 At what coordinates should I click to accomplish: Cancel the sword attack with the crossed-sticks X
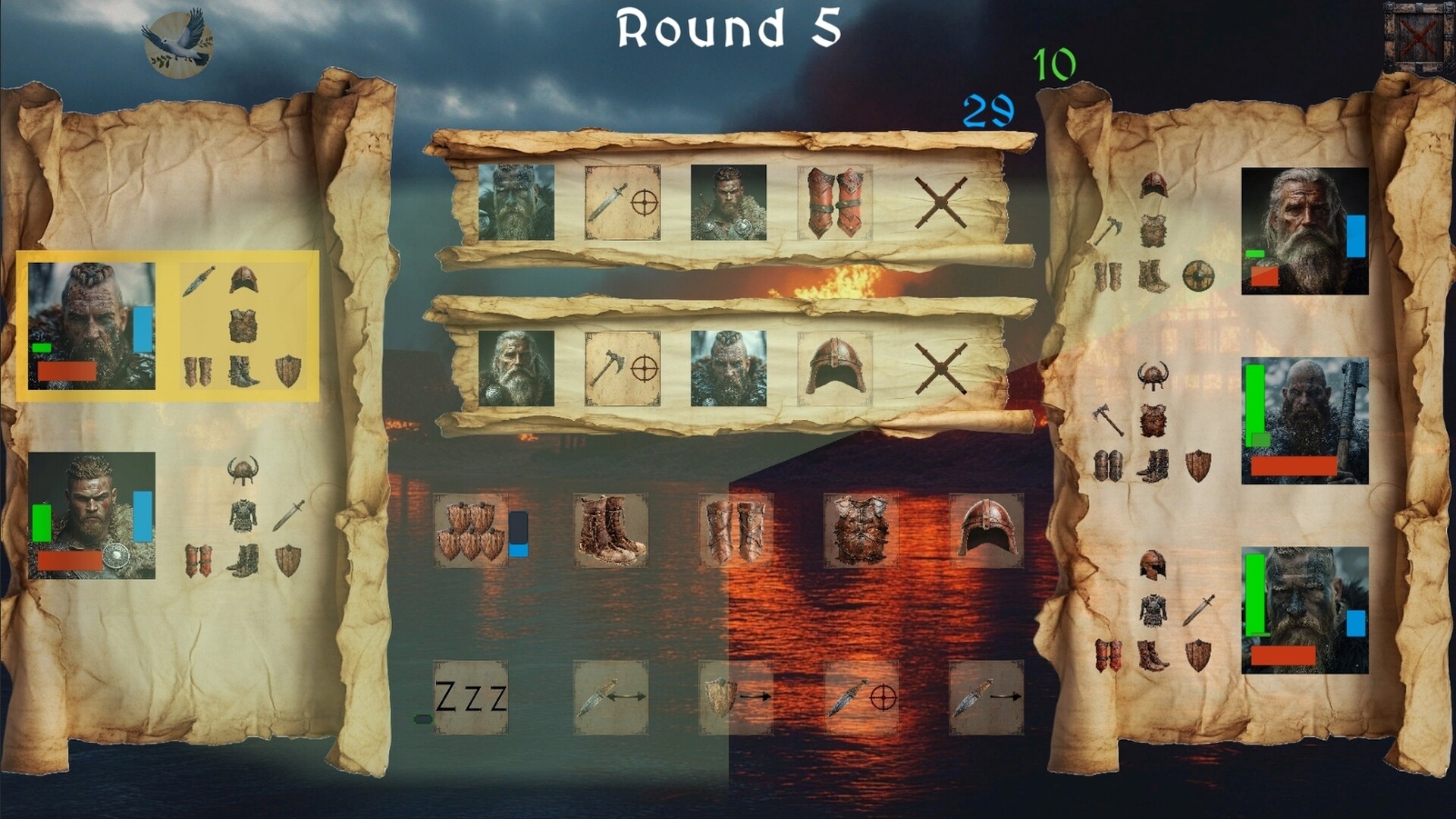940,201
